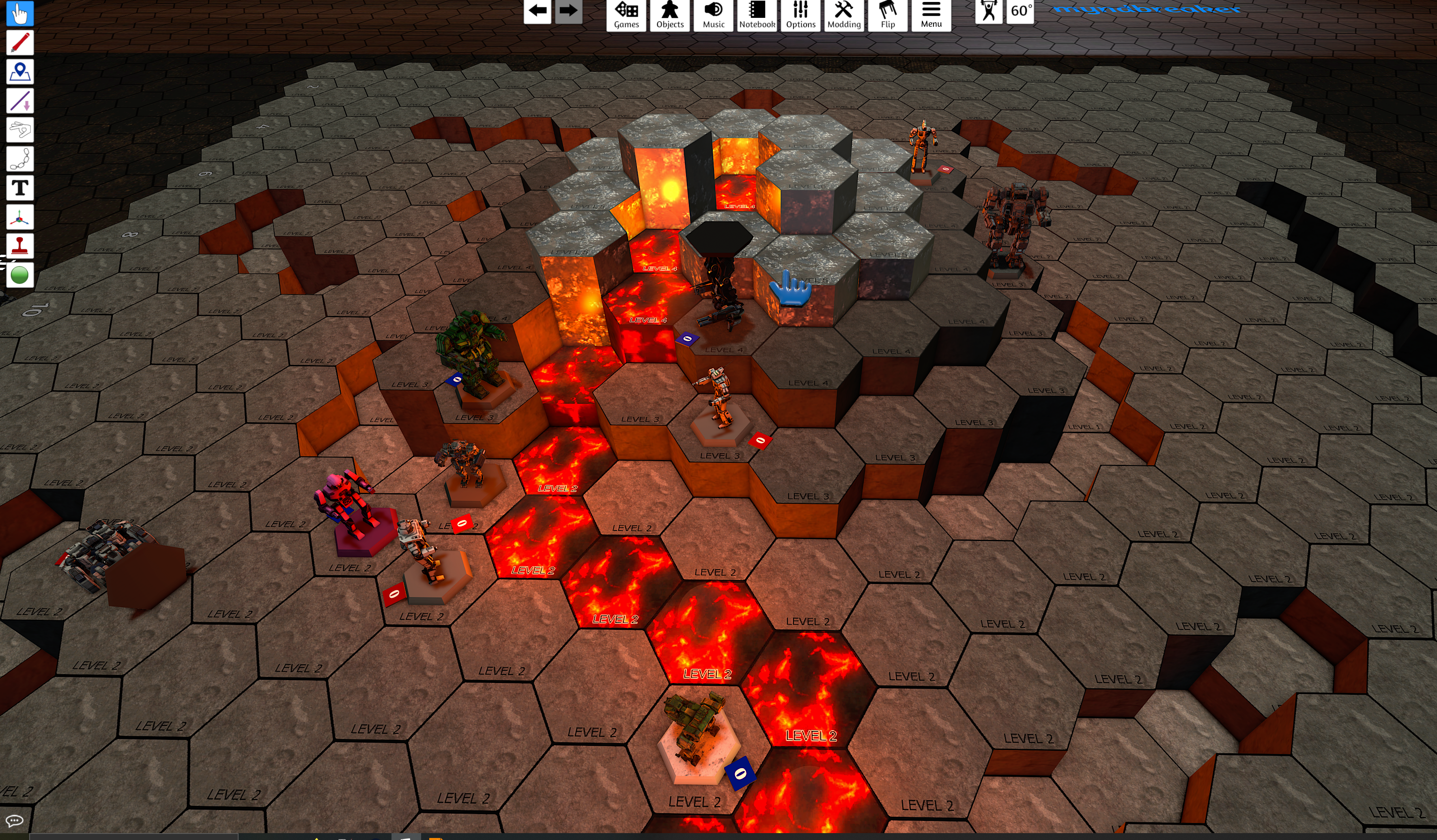This screenshot has width=1437, height=840.
Task: Click the greyed right arrow redo button
Action: pos(568,11)
